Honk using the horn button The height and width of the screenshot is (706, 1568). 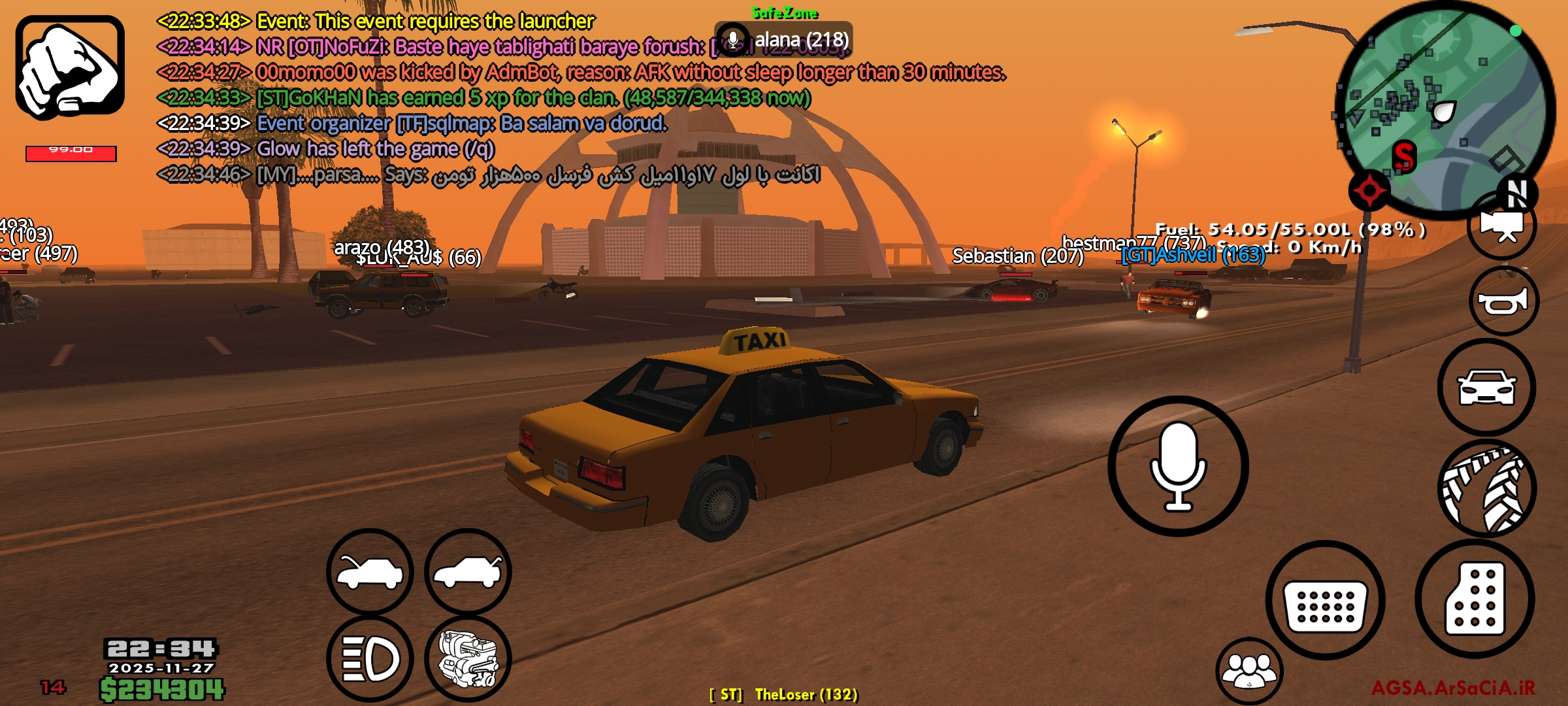point(1502,301)
